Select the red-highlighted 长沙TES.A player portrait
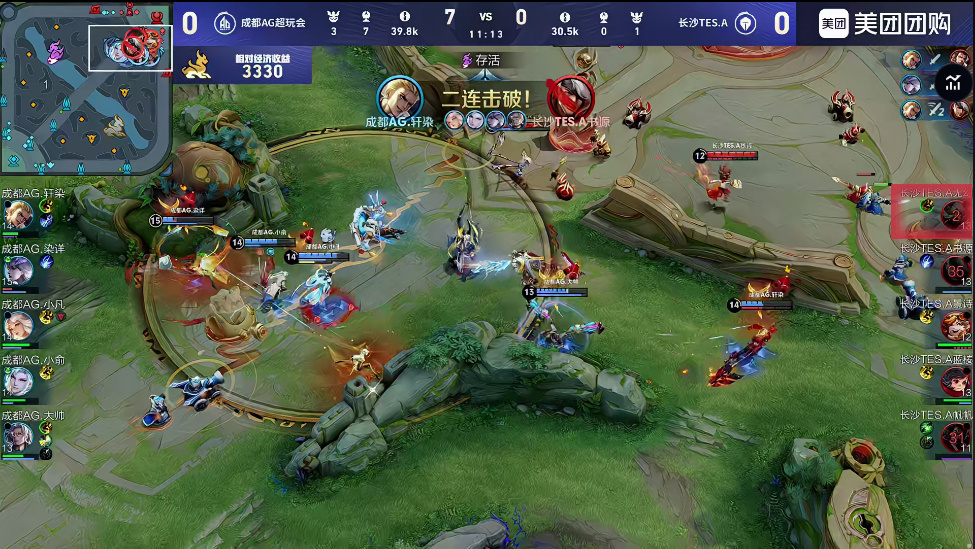The width and height of the screenshot is (975, 549). [953, 215]
